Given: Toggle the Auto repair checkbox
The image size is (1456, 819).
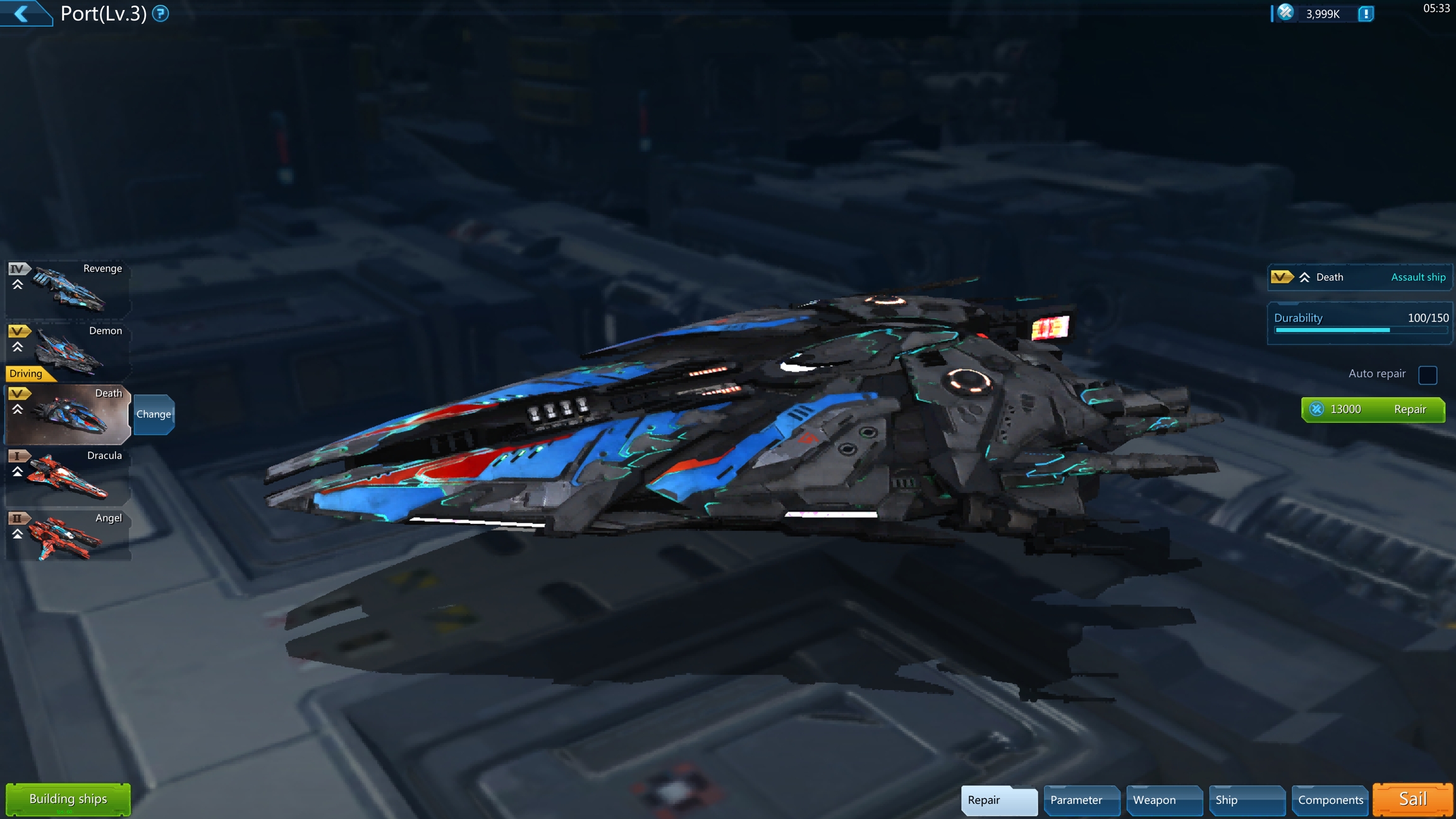Looking at the screenshot, I should click(1428, 375).
